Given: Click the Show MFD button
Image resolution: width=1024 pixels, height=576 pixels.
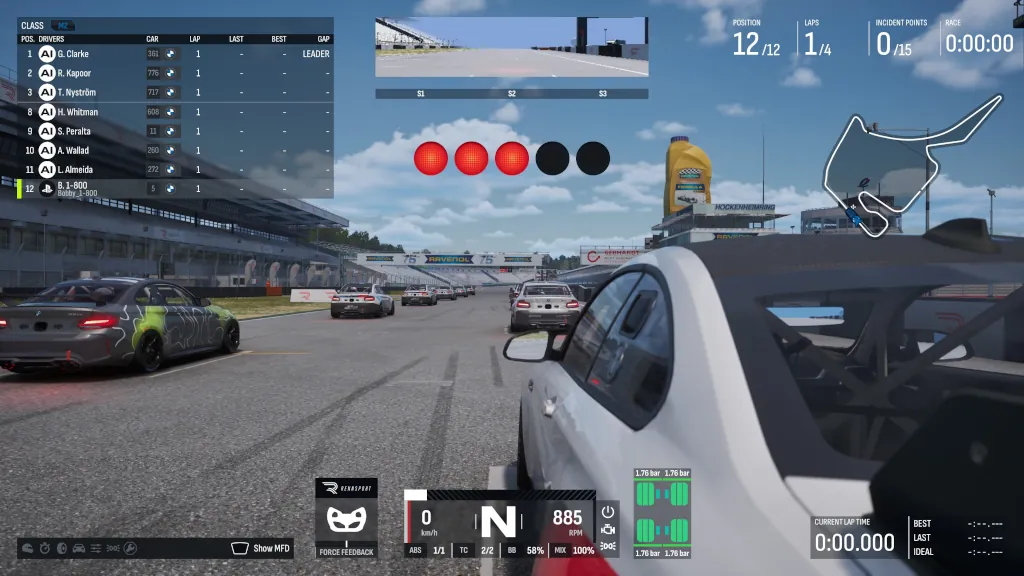Looking at the screenshot, I should 262,548.
